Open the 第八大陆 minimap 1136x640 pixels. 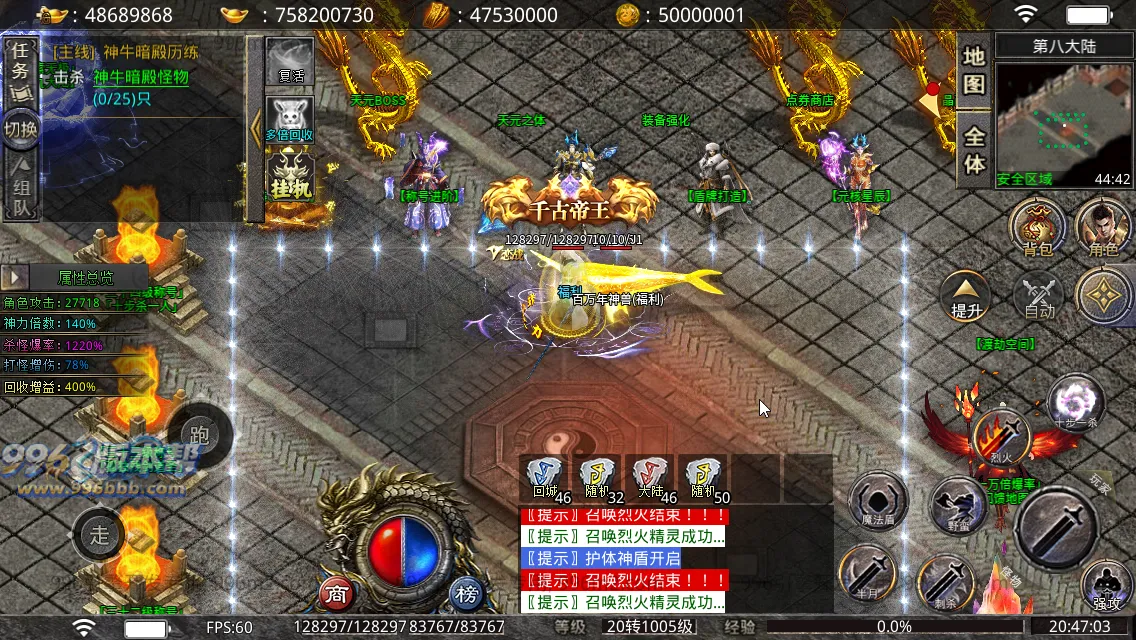pyautogui.click(x=1064, y=119)
